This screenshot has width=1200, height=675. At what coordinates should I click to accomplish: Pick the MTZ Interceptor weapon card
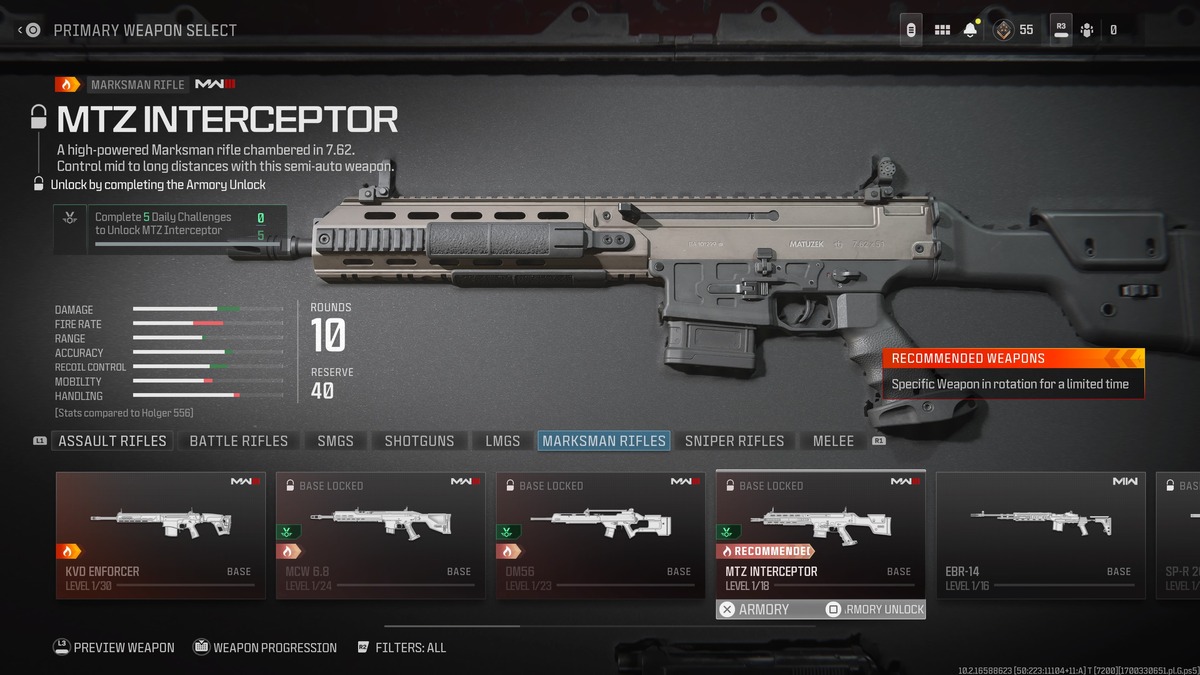820,535
